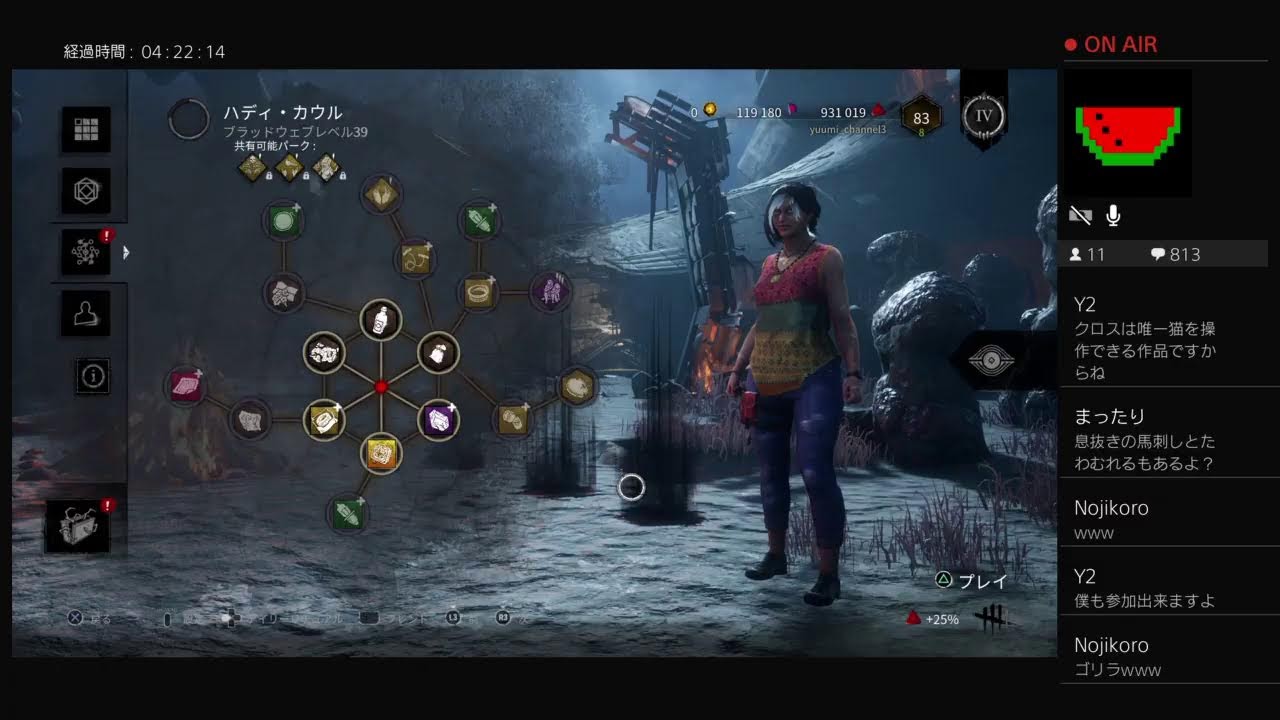
Task: Buy the orange Bloodweb node
Action: tap(381, 454)
